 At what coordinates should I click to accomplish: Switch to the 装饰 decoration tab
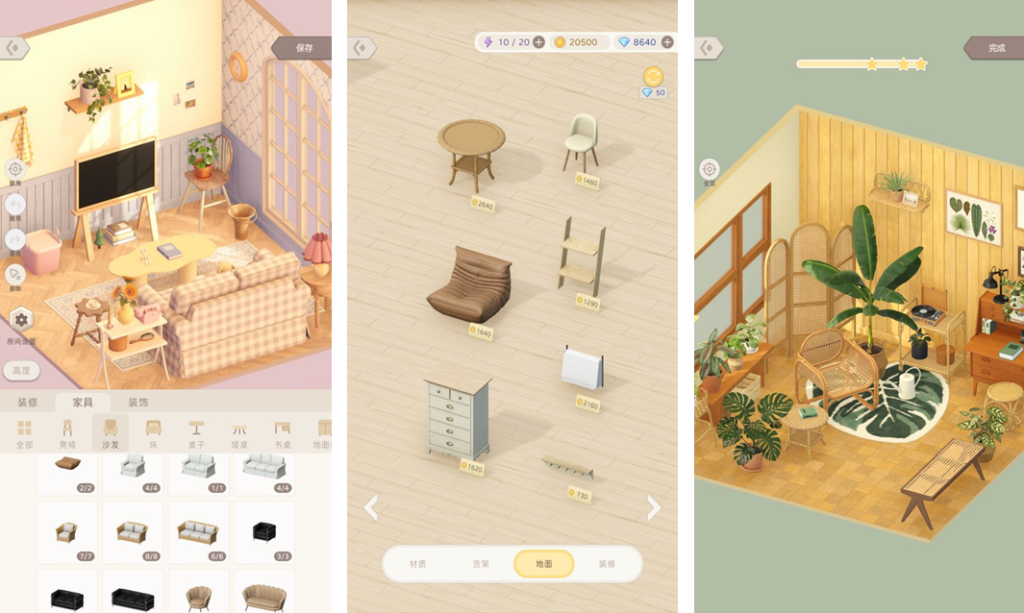coord(138,402)
